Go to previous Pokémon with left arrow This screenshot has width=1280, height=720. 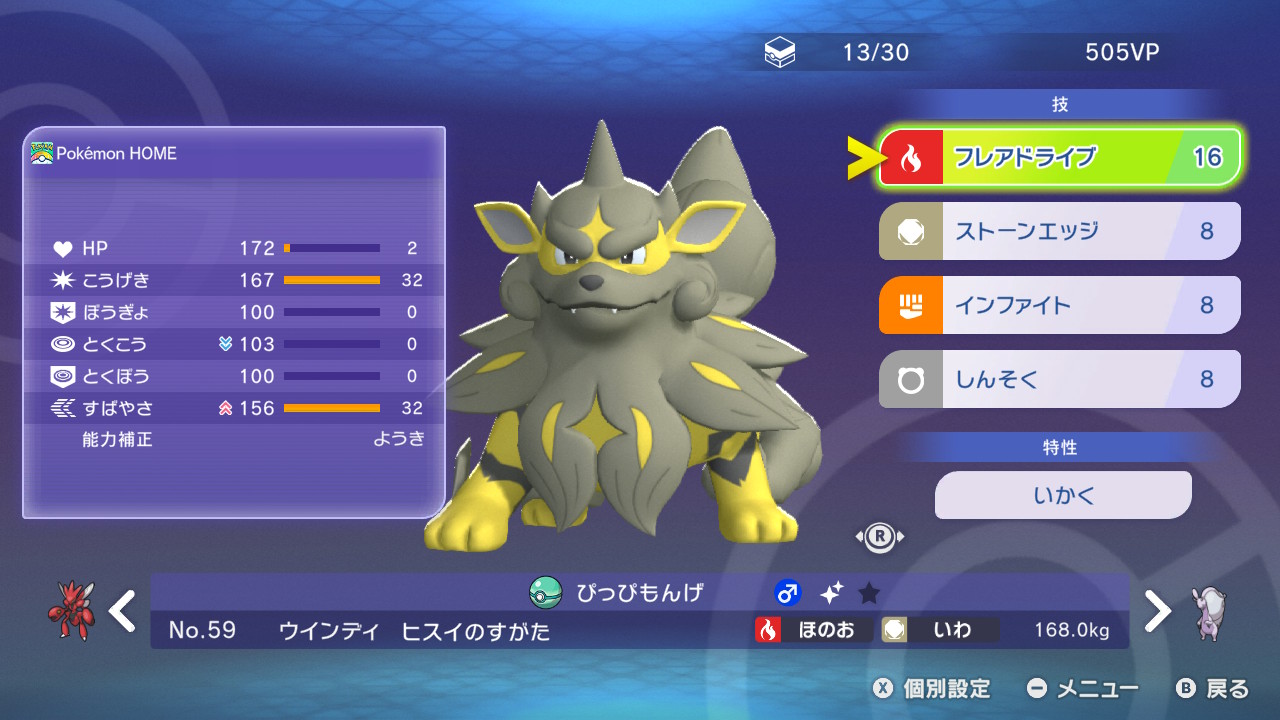[123, 611]
